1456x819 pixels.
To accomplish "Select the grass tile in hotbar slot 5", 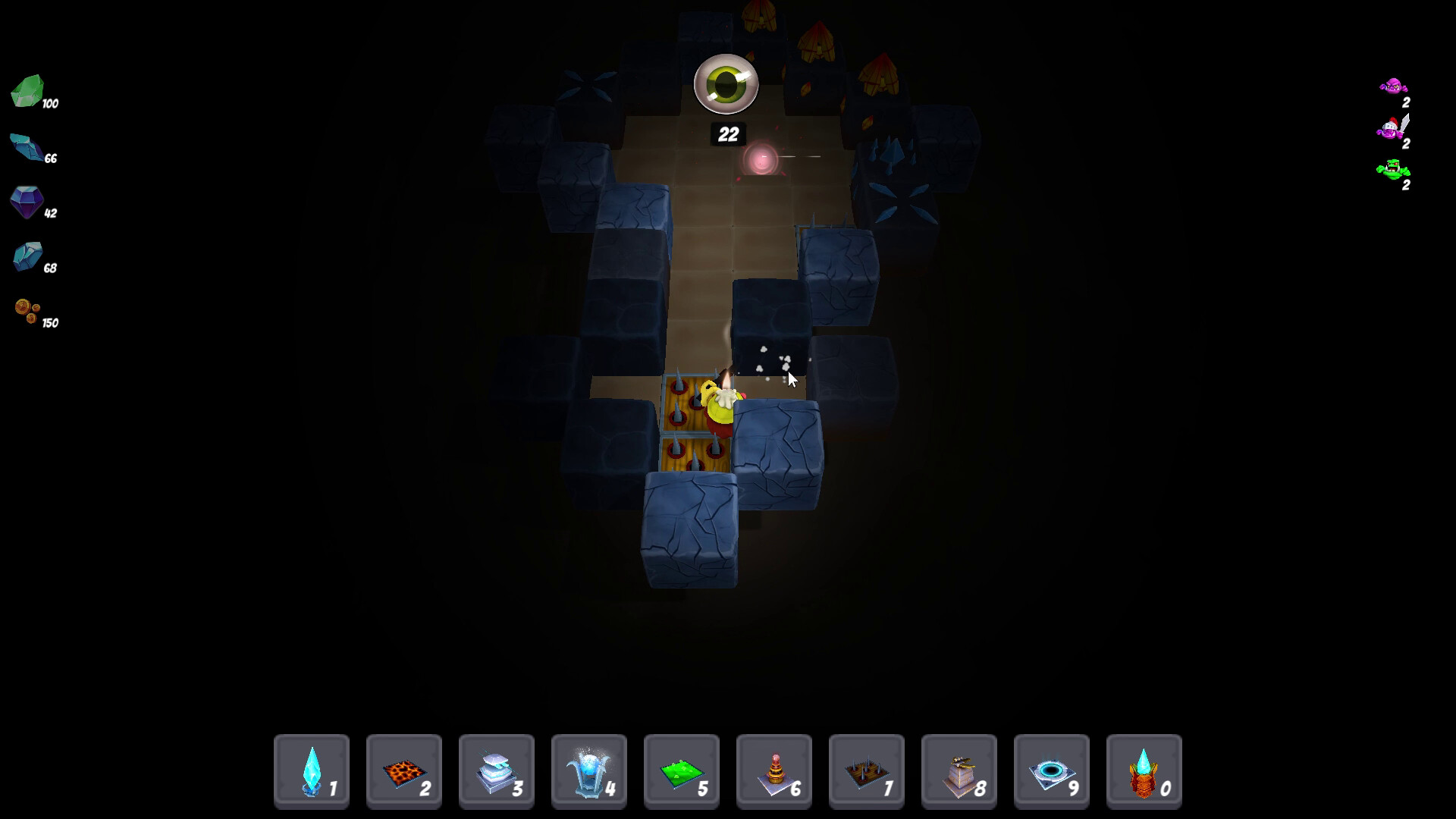I will tap(681, 770).
